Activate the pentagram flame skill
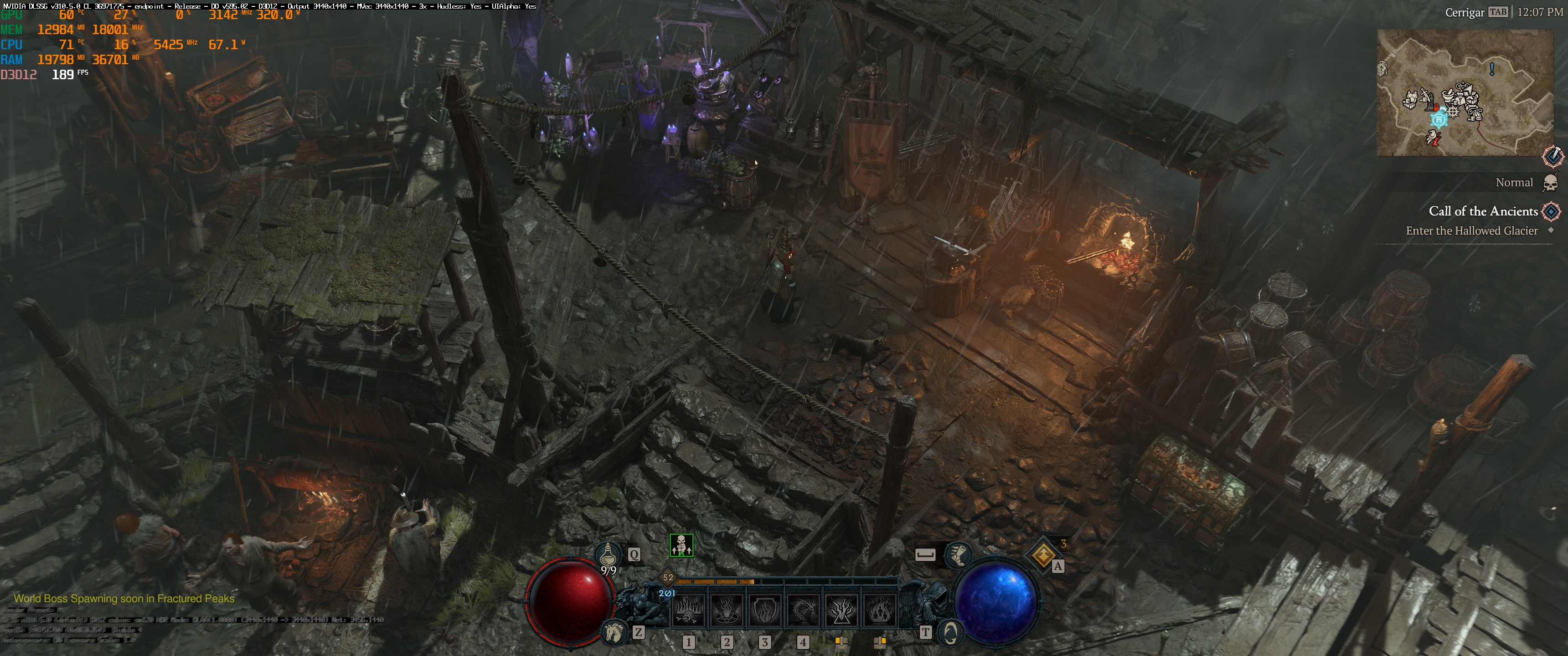Screen dimensions: 1568x656 click(726, 610)
